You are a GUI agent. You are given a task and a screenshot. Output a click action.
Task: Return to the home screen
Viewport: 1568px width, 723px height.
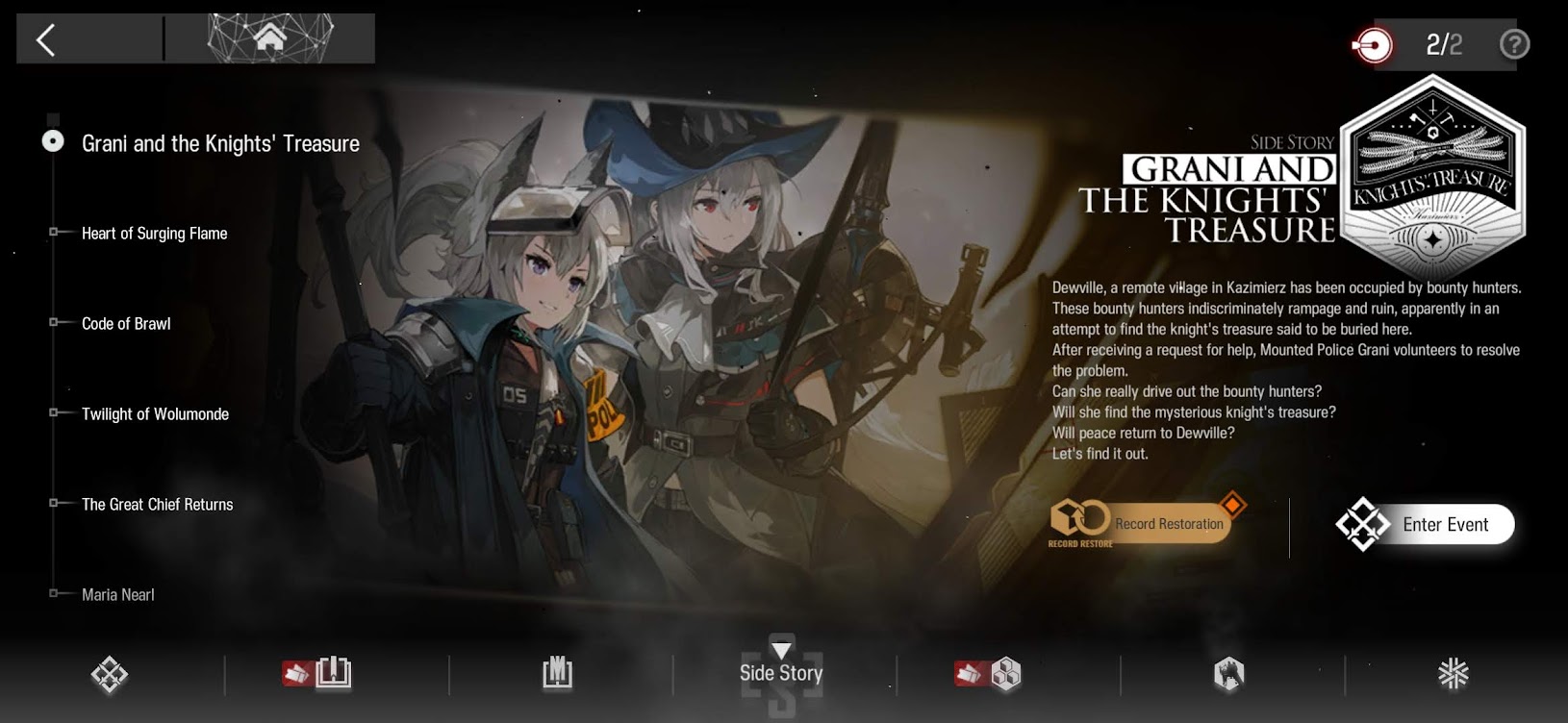coord(270,38)
